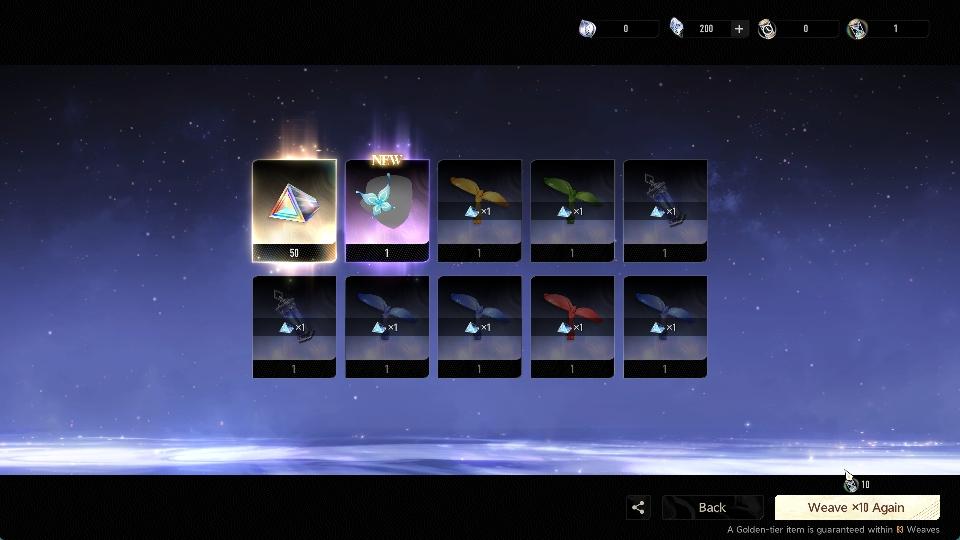Share the weave results

click(x=638, y=507)
